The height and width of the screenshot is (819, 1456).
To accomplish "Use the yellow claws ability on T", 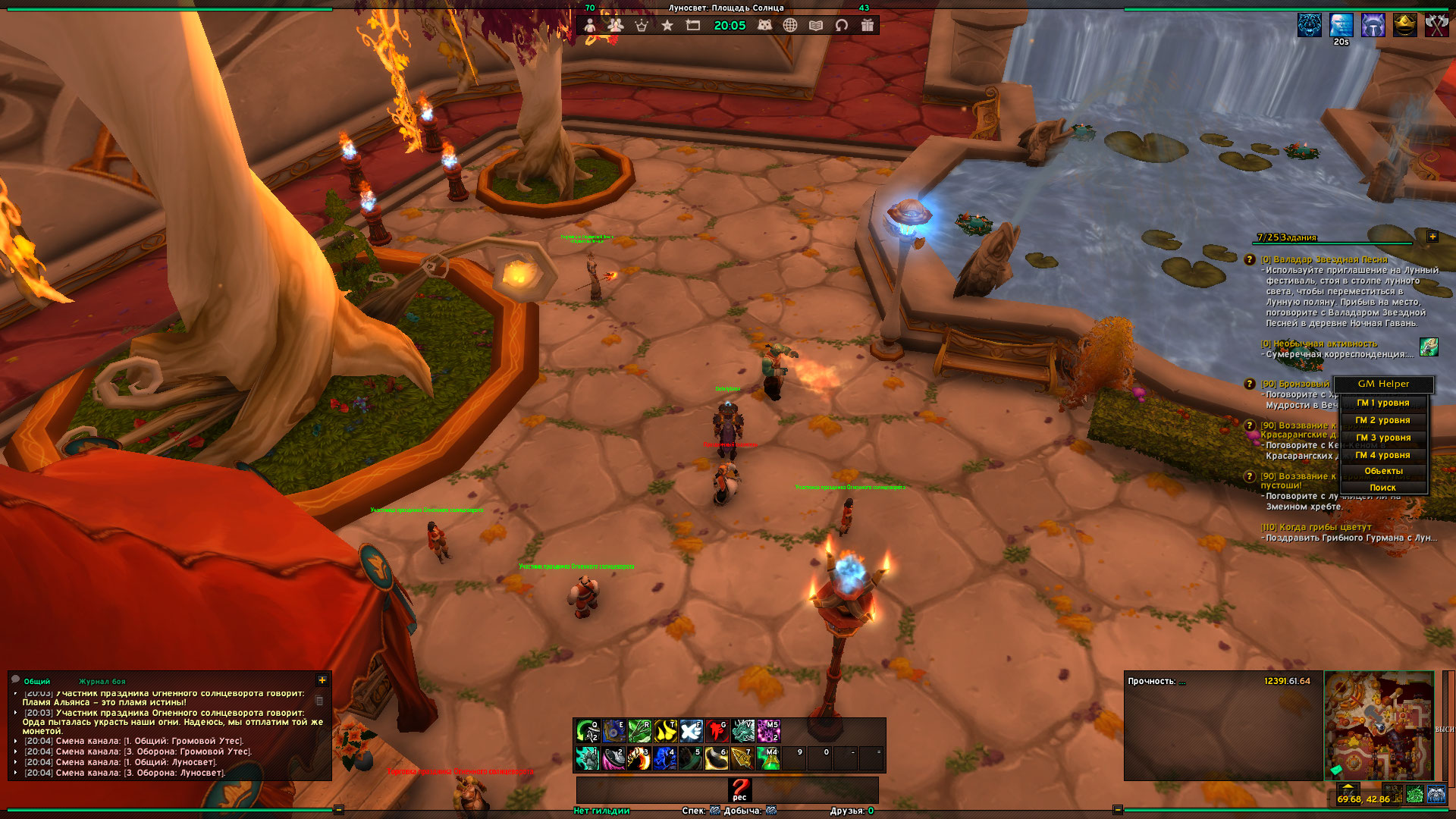I will click(665, 731).
